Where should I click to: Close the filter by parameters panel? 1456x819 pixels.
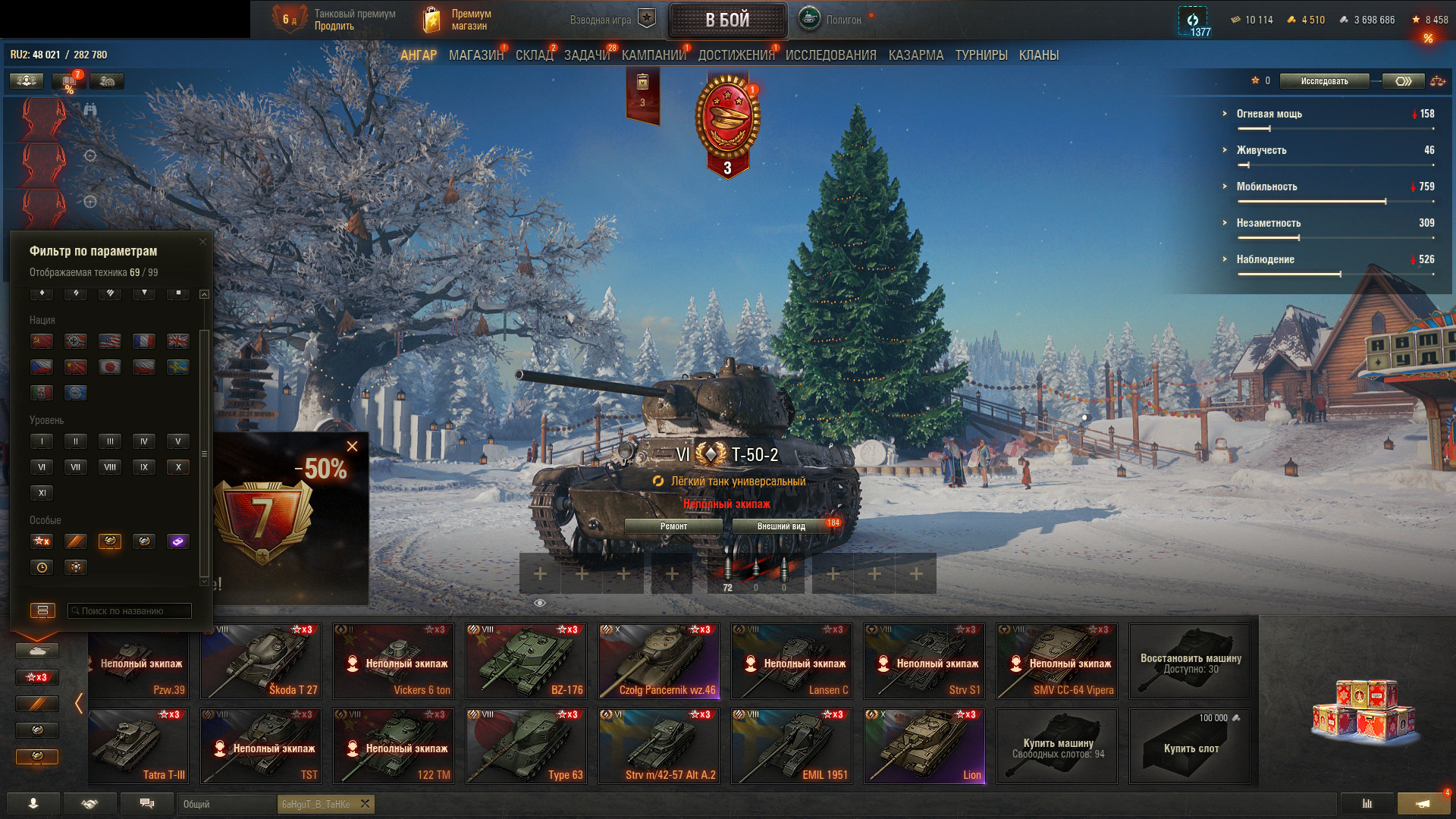(x=202, y=242)
